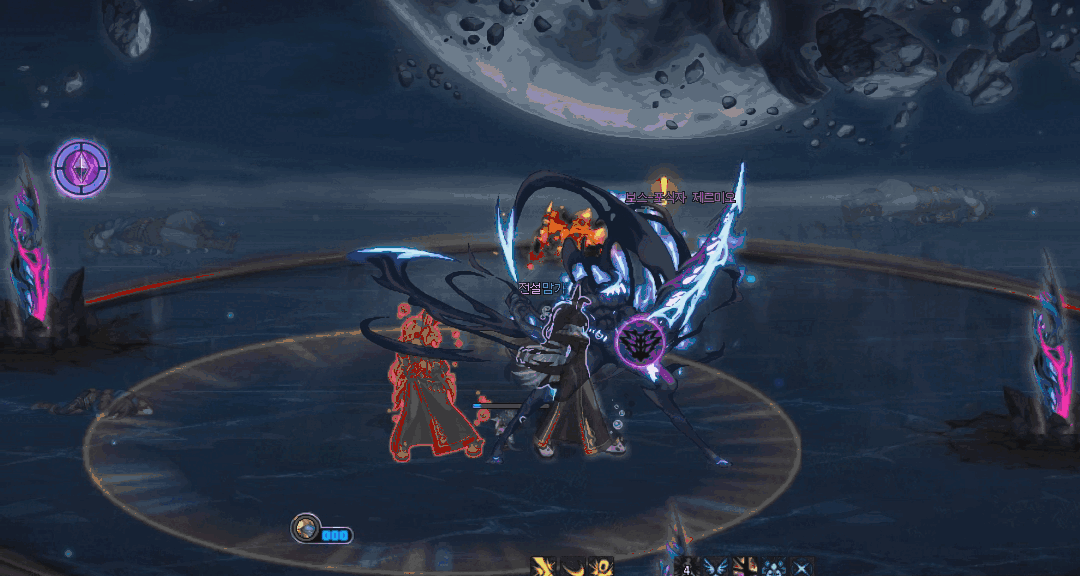Activate the blue wings skill
The width and height of the screenshot is (1080, 576).
pyautogui.click(x=715, y=568)
